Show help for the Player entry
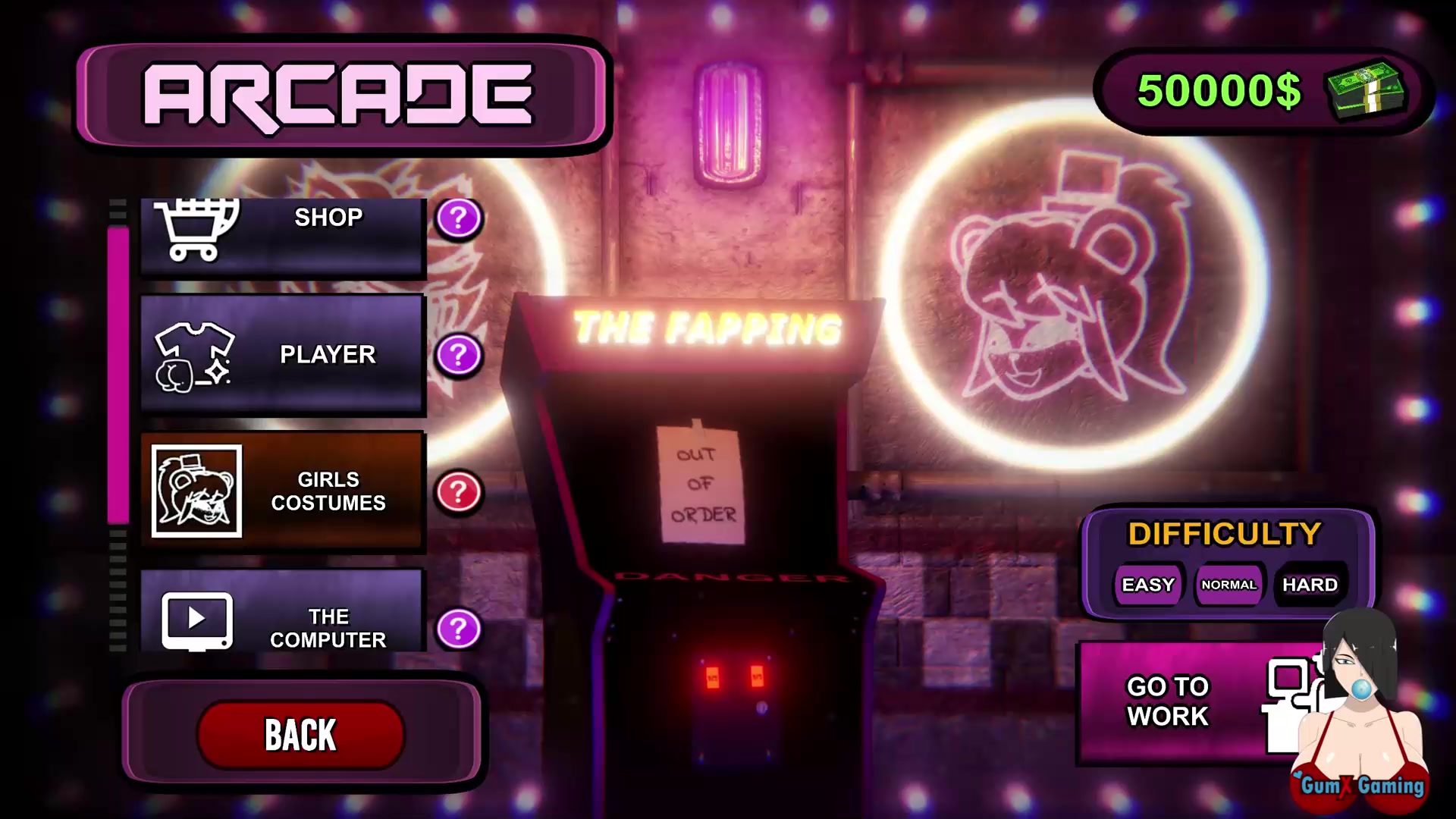This screenshot has width=1456, height=819. pyautogui.click(x=459, y=355)
